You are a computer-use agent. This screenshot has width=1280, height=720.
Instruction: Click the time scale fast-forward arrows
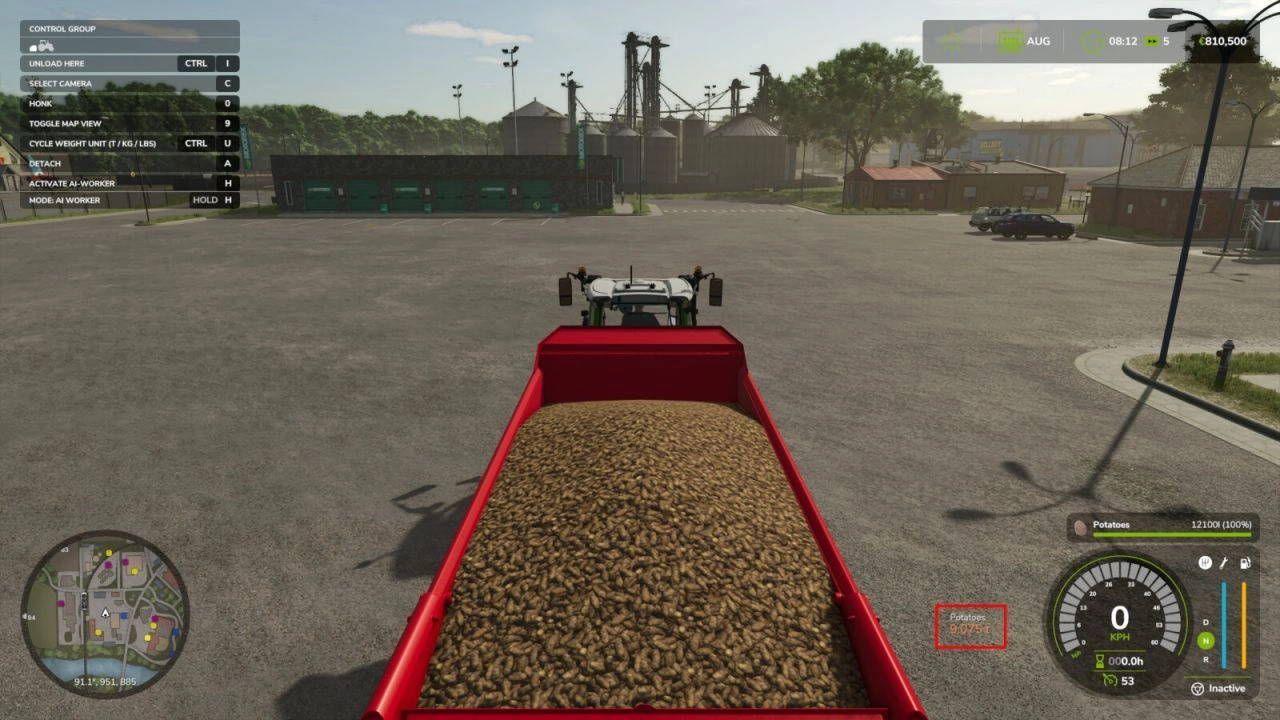click(x=1151, y=41)
